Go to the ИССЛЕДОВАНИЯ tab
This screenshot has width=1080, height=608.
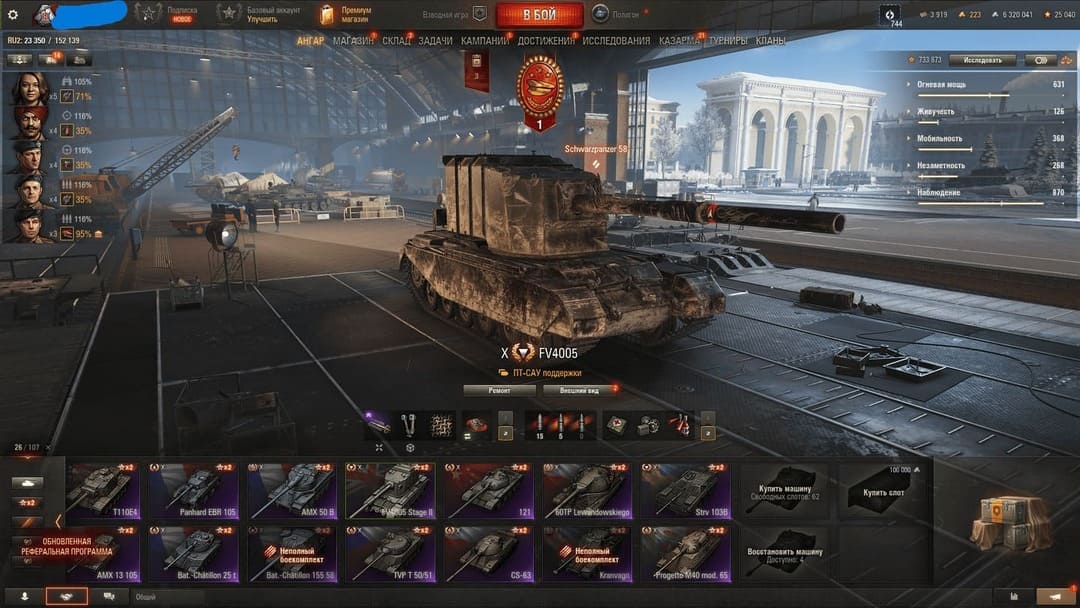click(x=616, y=41)
